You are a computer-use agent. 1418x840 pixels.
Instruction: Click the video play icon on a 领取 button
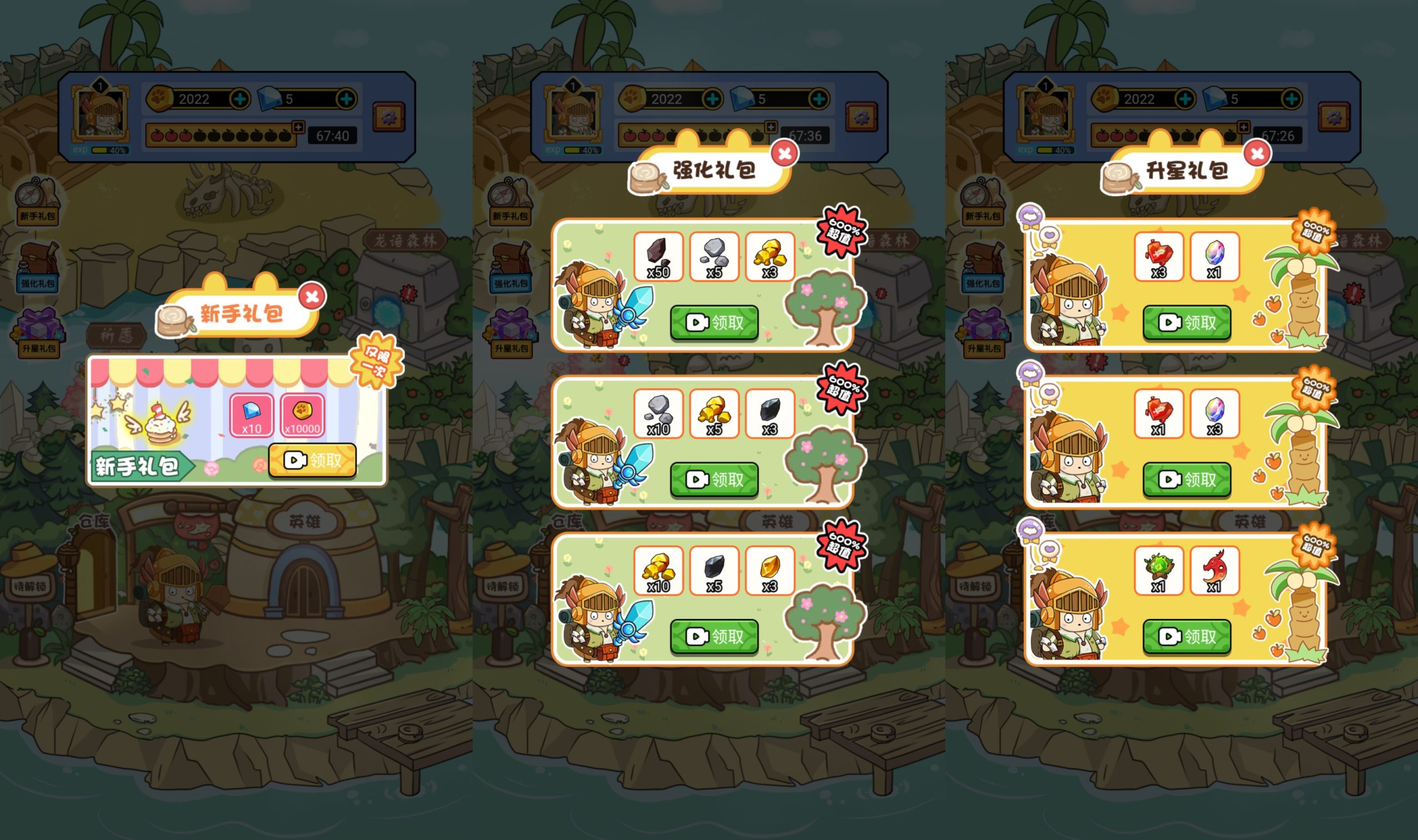click(296, 461)
